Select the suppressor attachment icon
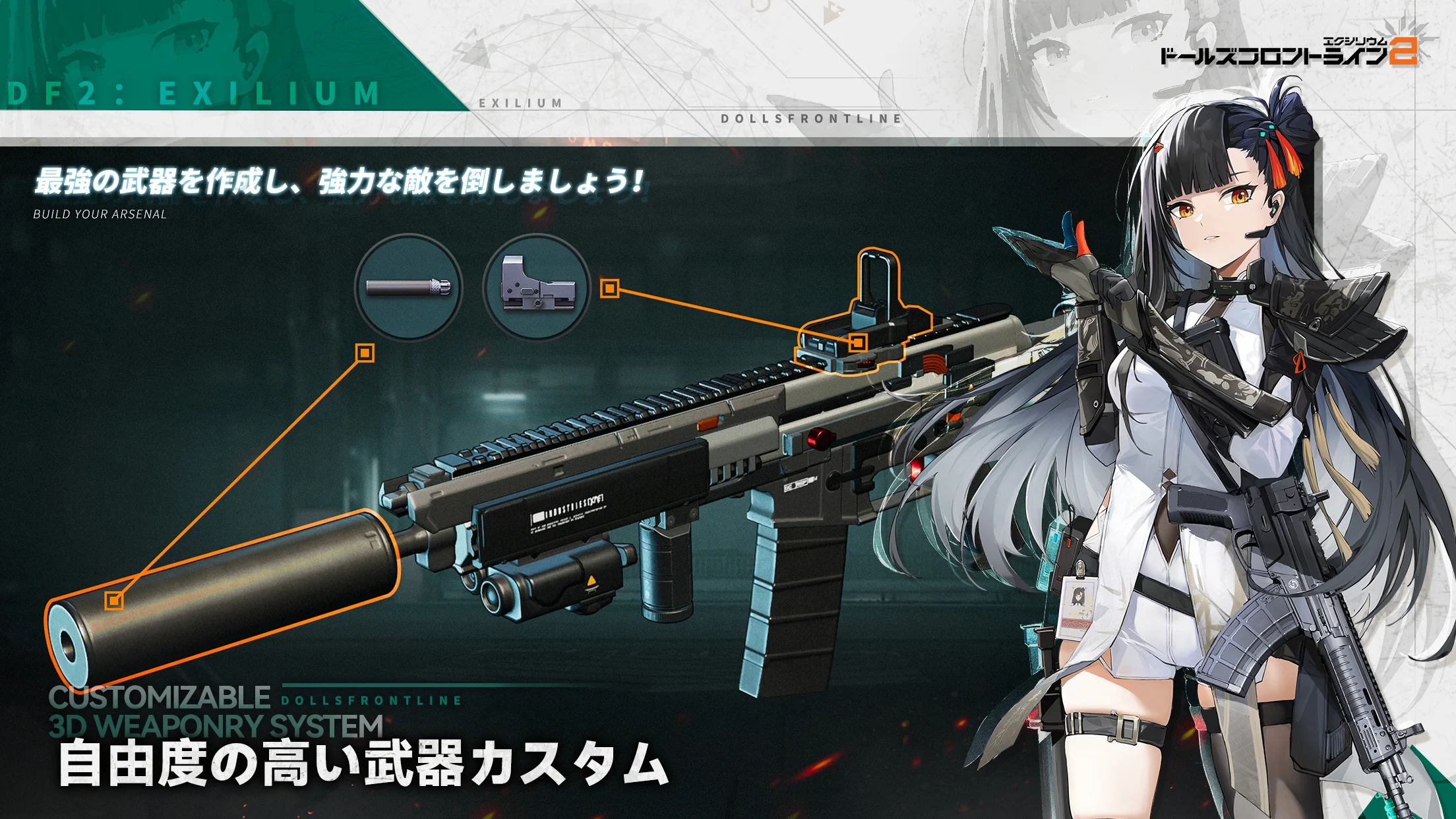Screen dimensions: 1456x819 tap(408, 288)
